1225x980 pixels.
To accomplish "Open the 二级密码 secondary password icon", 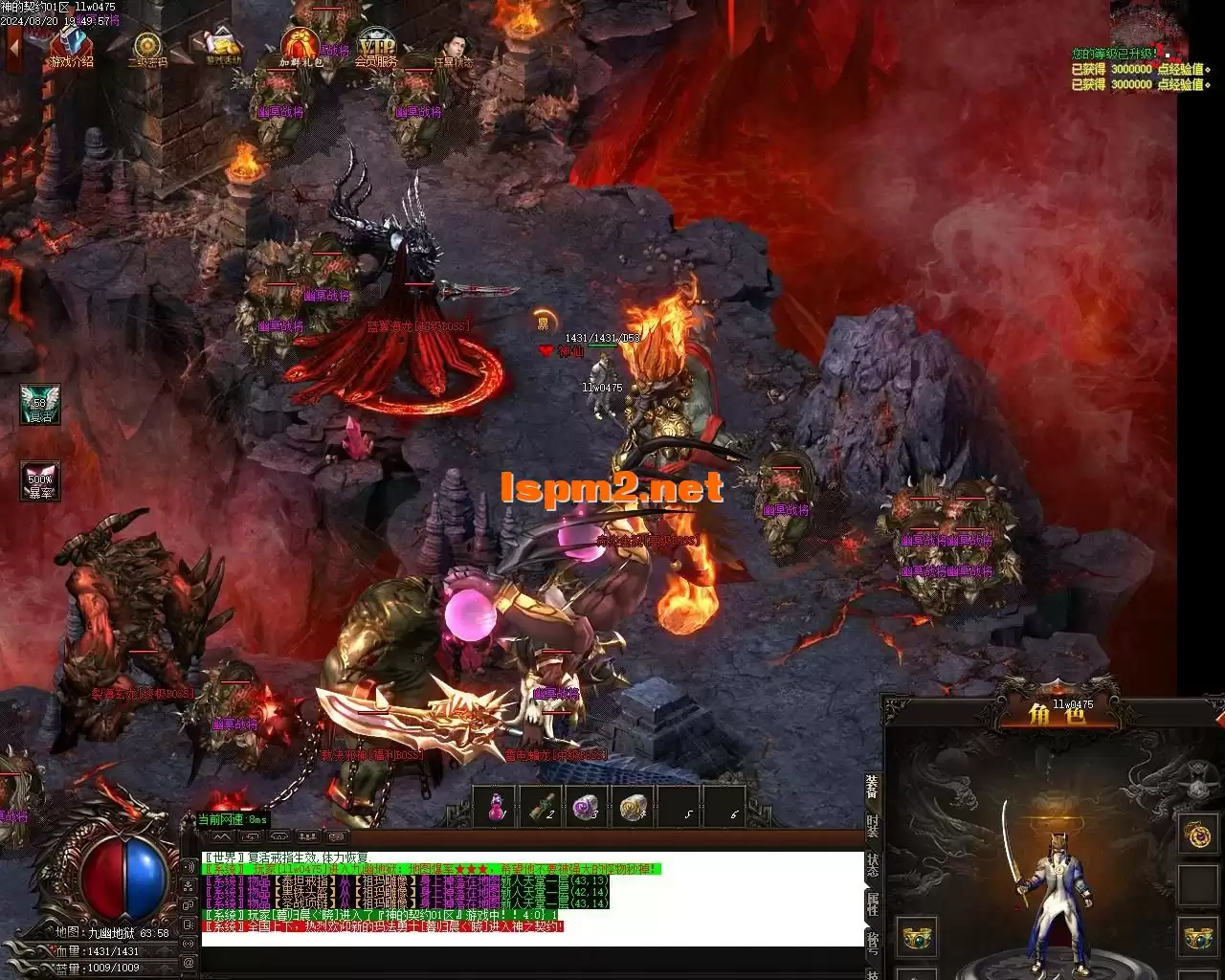I will 146,48.
